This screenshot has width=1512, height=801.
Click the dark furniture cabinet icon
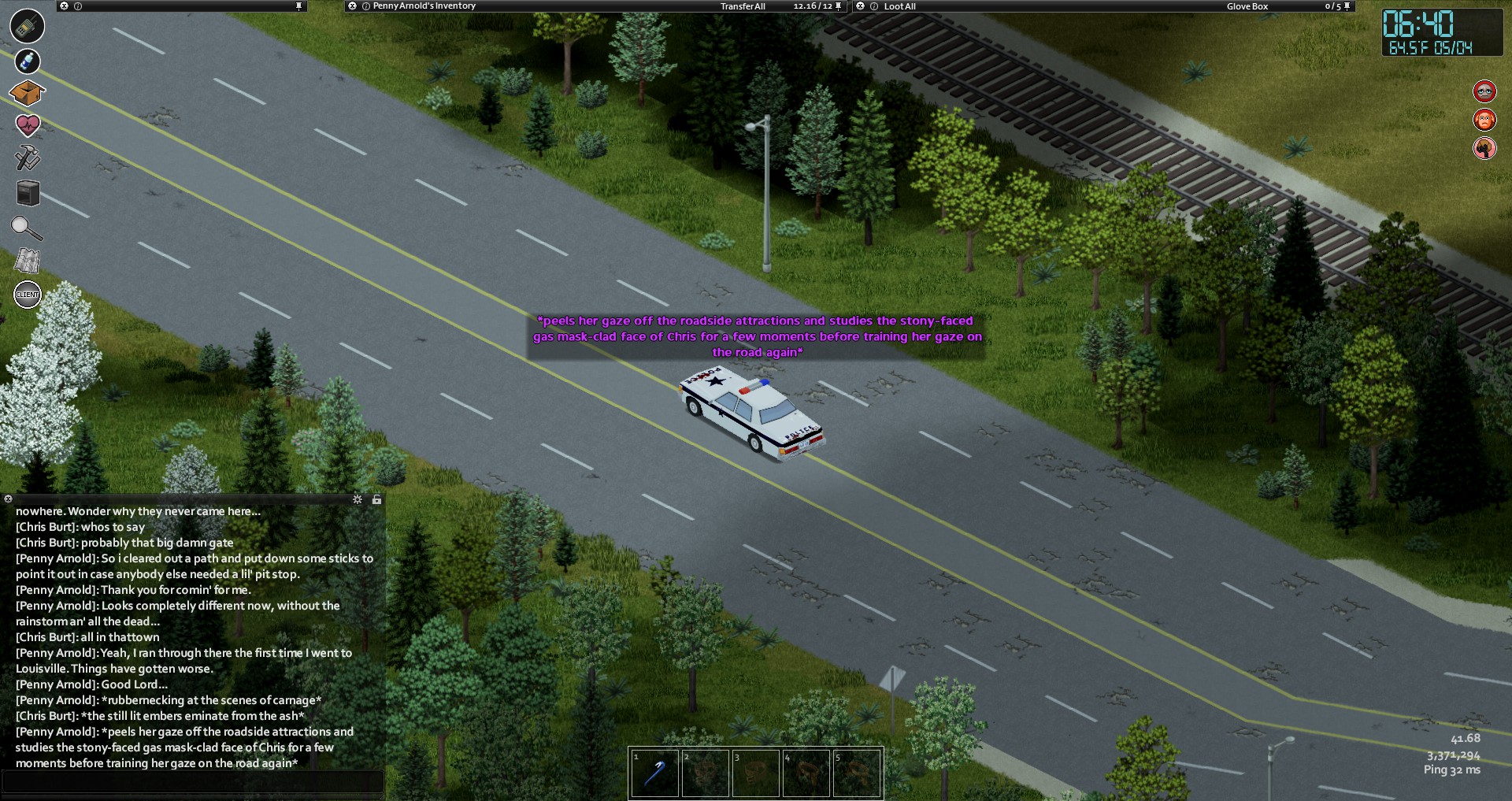point(28,192)
